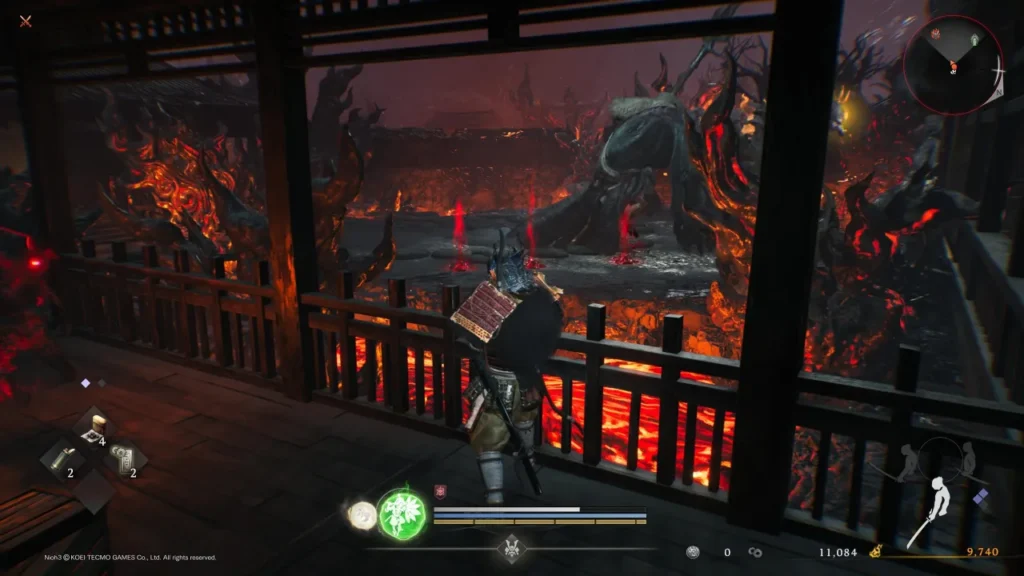The image size is (1024, 576).
Task: Close the view with the orange X
Action: click(x=25, y=21)
